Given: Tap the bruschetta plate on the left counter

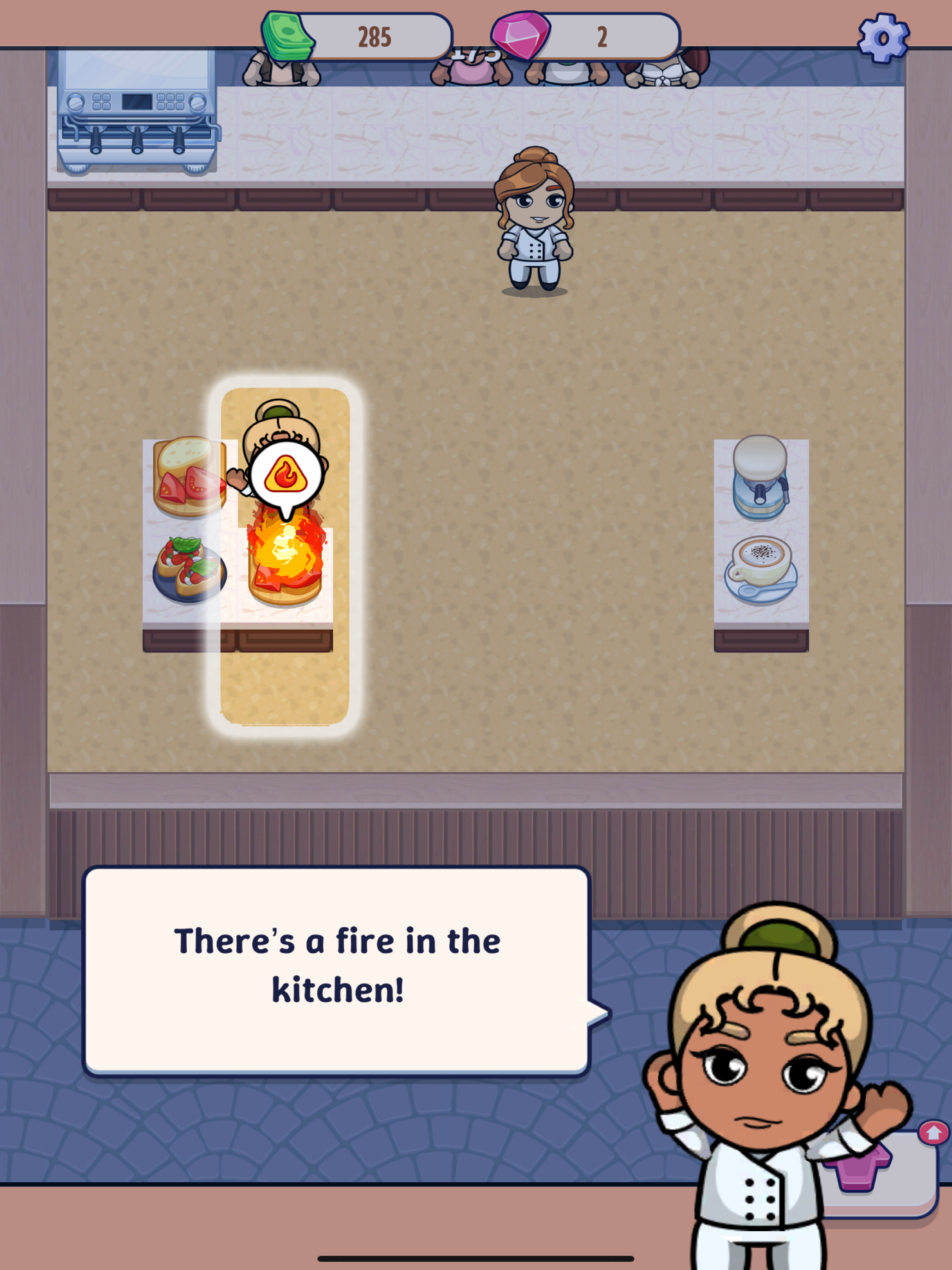Looking at the screenshot, I should click(x=186, y=569).
